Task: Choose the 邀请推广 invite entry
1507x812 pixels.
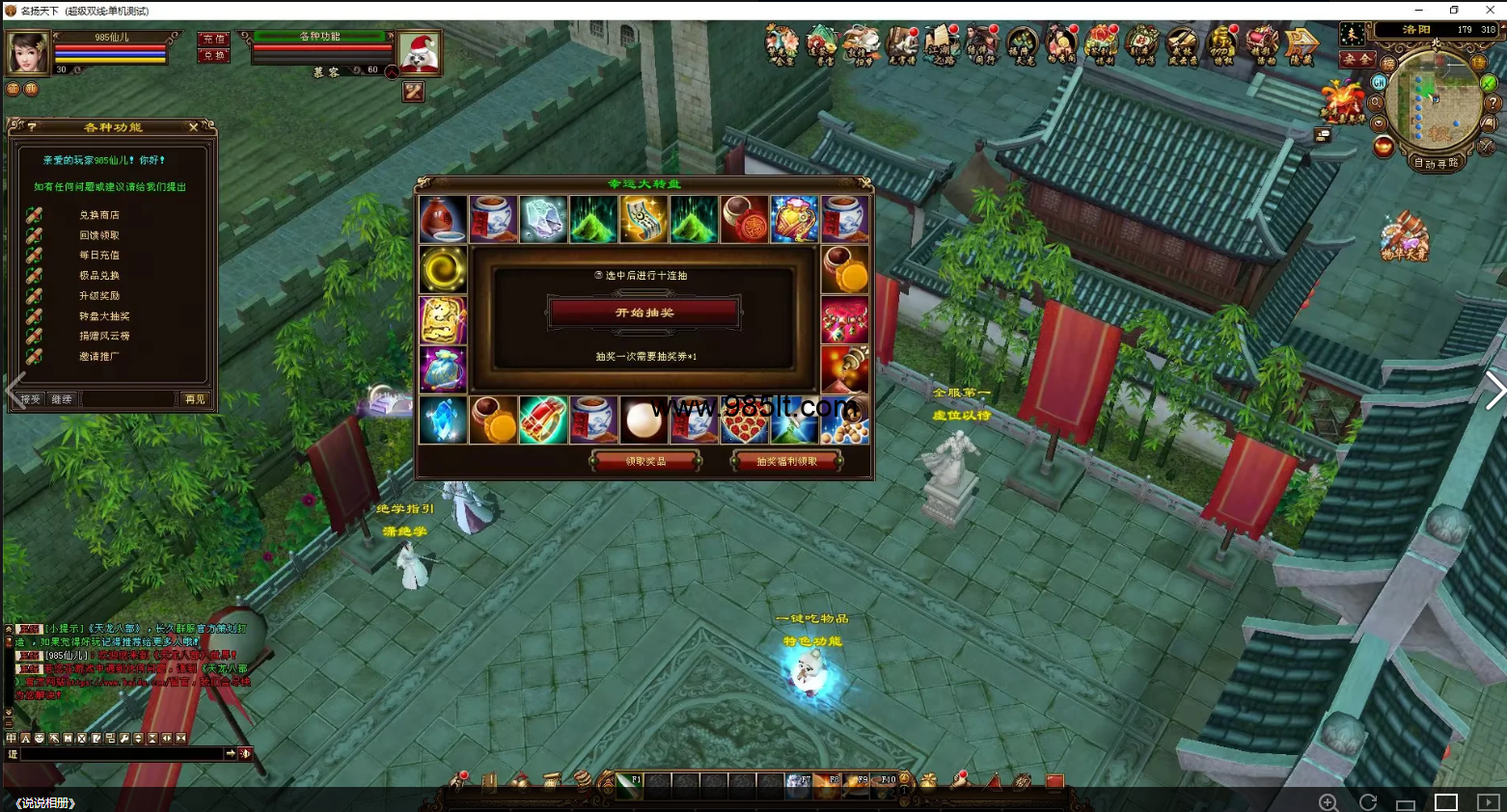Action: click(x=98, y=357)
